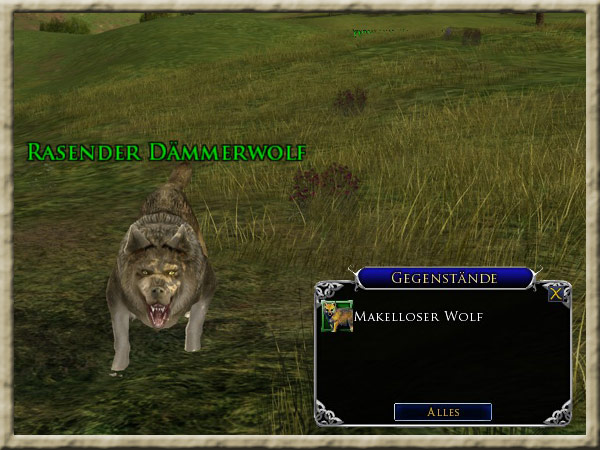
Task: Close the Gegenstände loot window
Action: 555,294
